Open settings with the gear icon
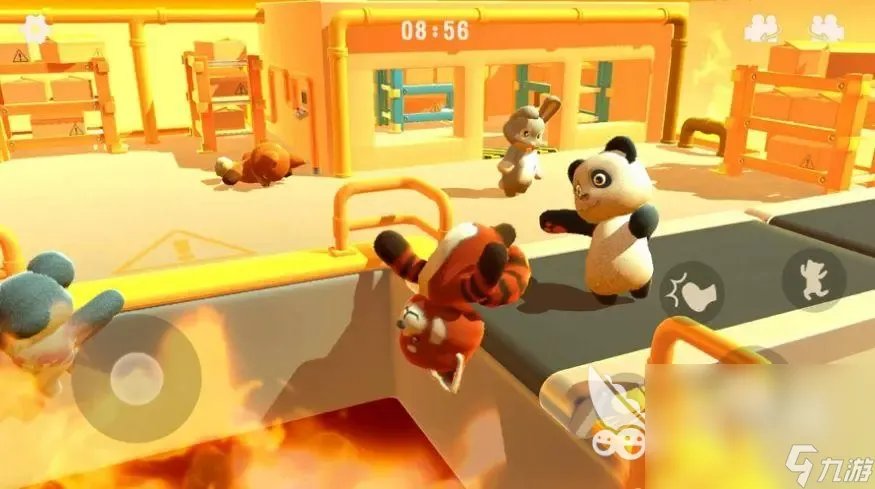The image size is (875, 489). pos(36,27)
